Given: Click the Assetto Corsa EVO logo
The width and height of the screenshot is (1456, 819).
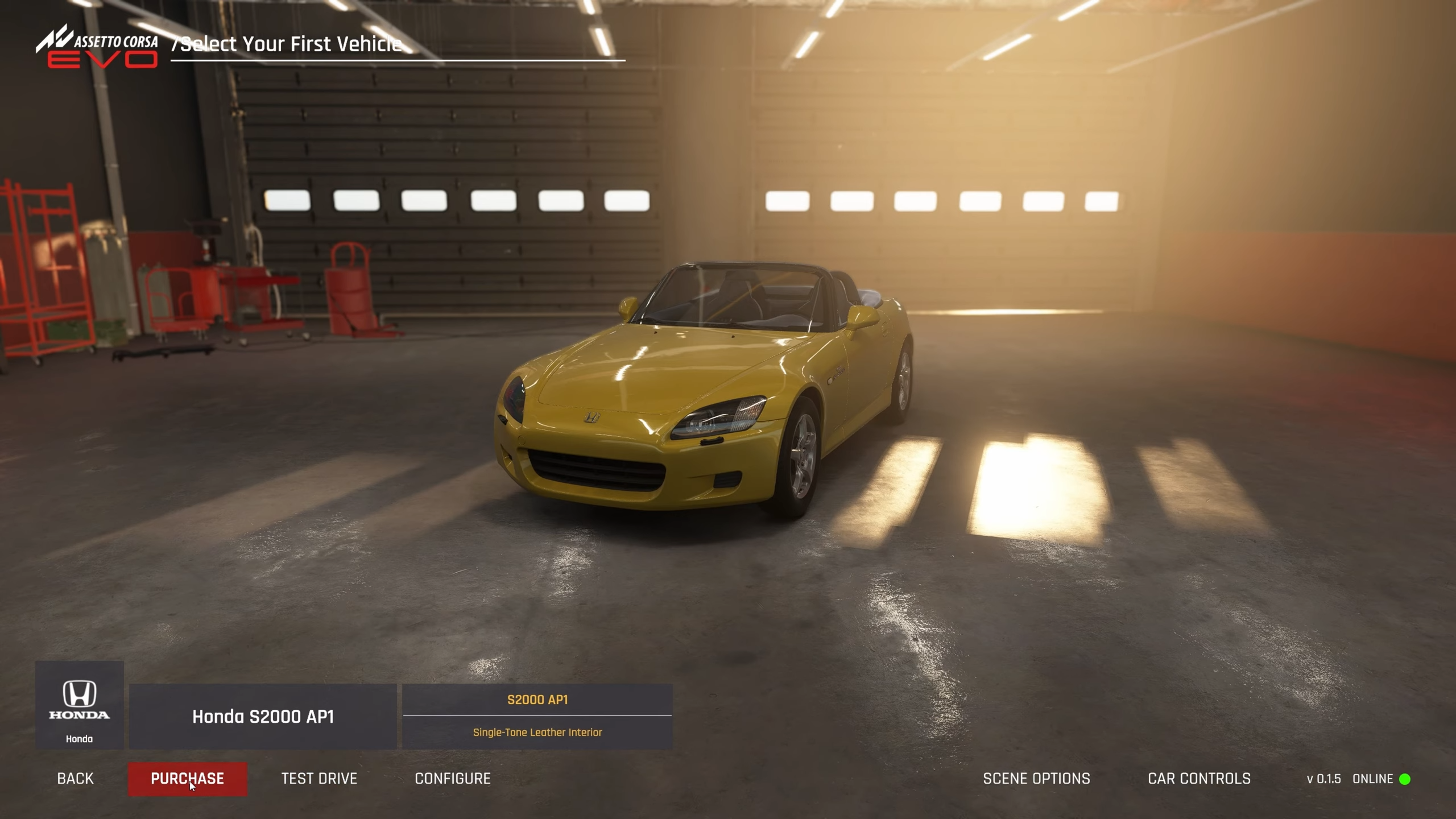Looking at the screenshot, I should pos(98,48).
